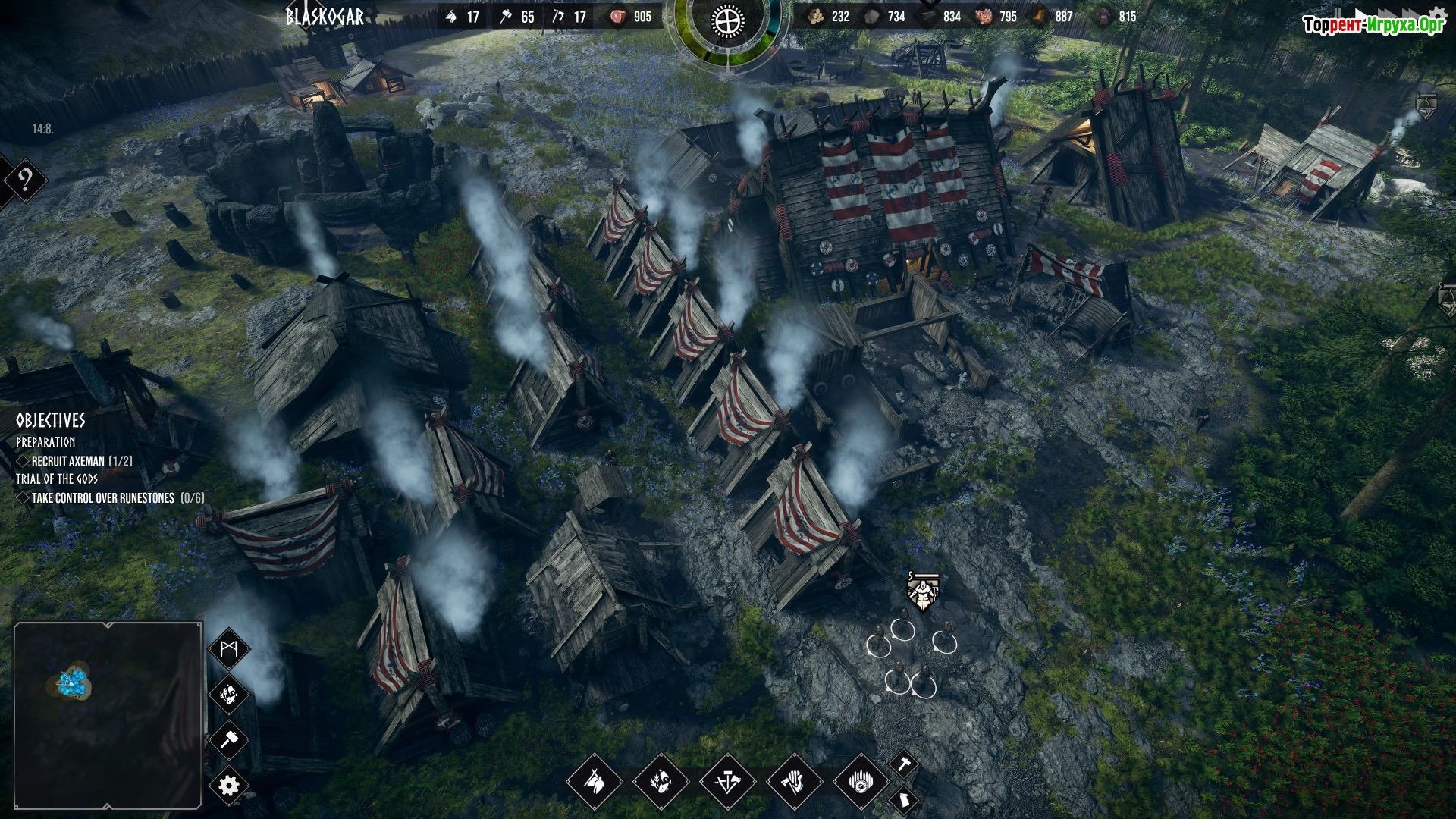Select the housing tent build category

[594, 781]
